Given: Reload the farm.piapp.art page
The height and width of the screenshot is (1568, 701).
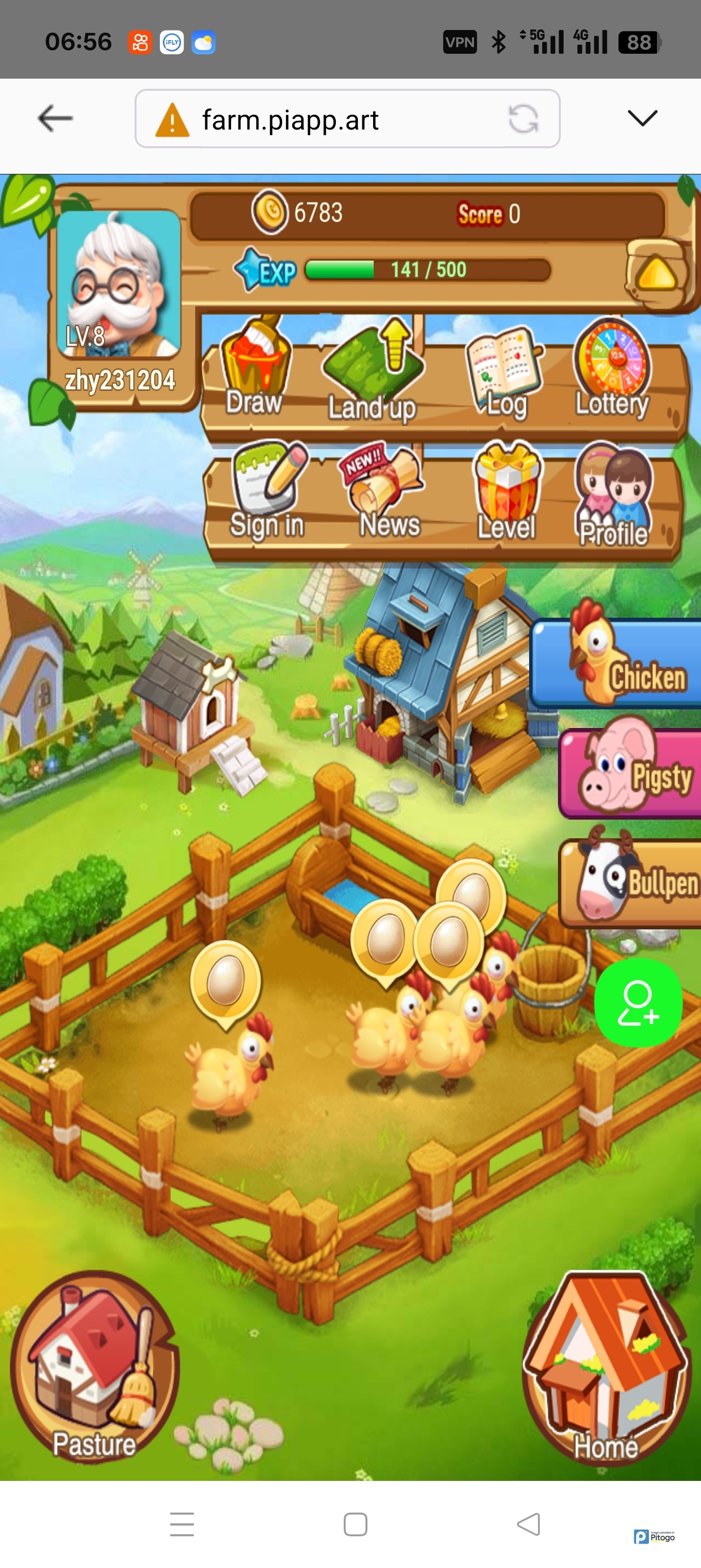Looking at the screenshot, I should (x=523, y=119).
